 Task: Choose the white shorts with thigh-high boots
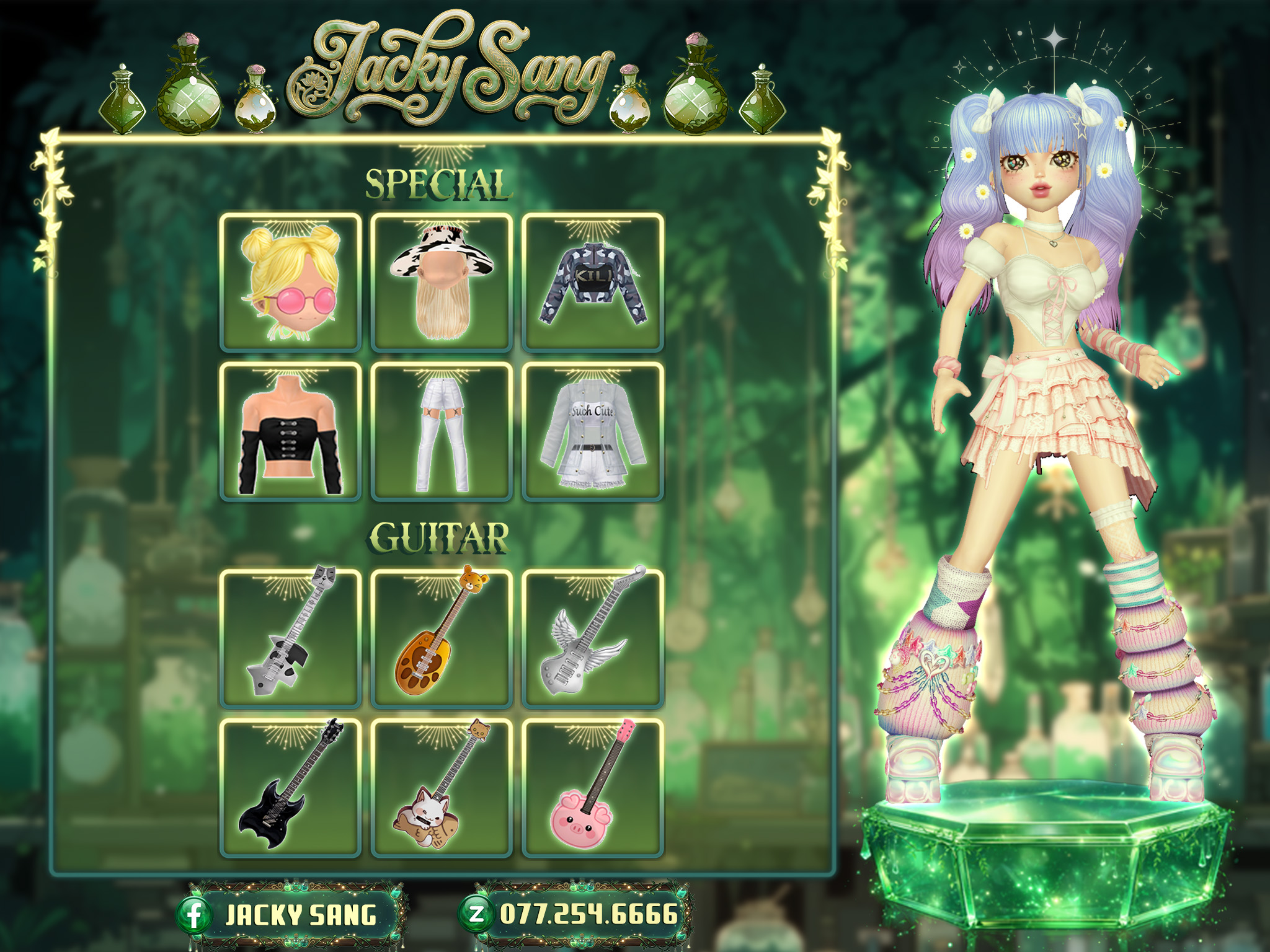442,432
